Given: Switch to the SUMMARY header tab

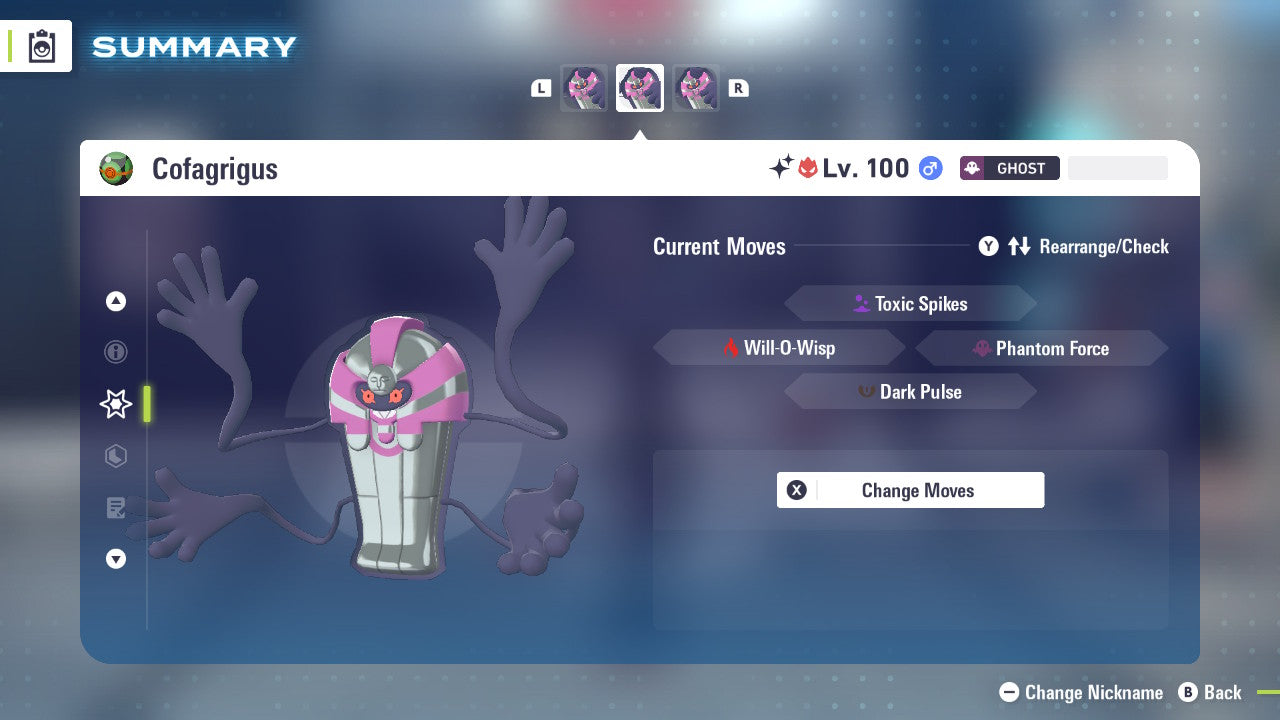Looking at the screenshot, I should click(x=193, y=46).
